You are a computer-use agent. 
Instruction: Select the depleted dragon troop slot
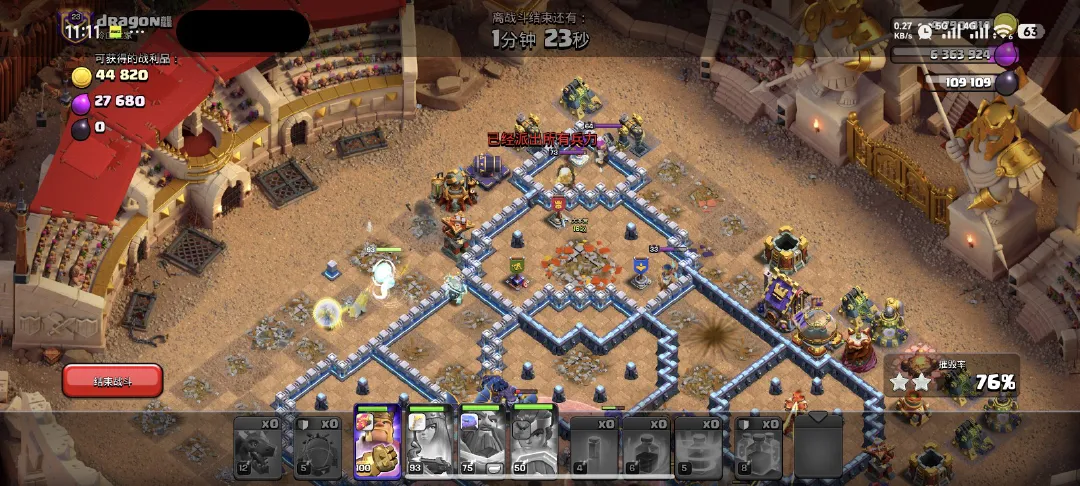(258, 446)
